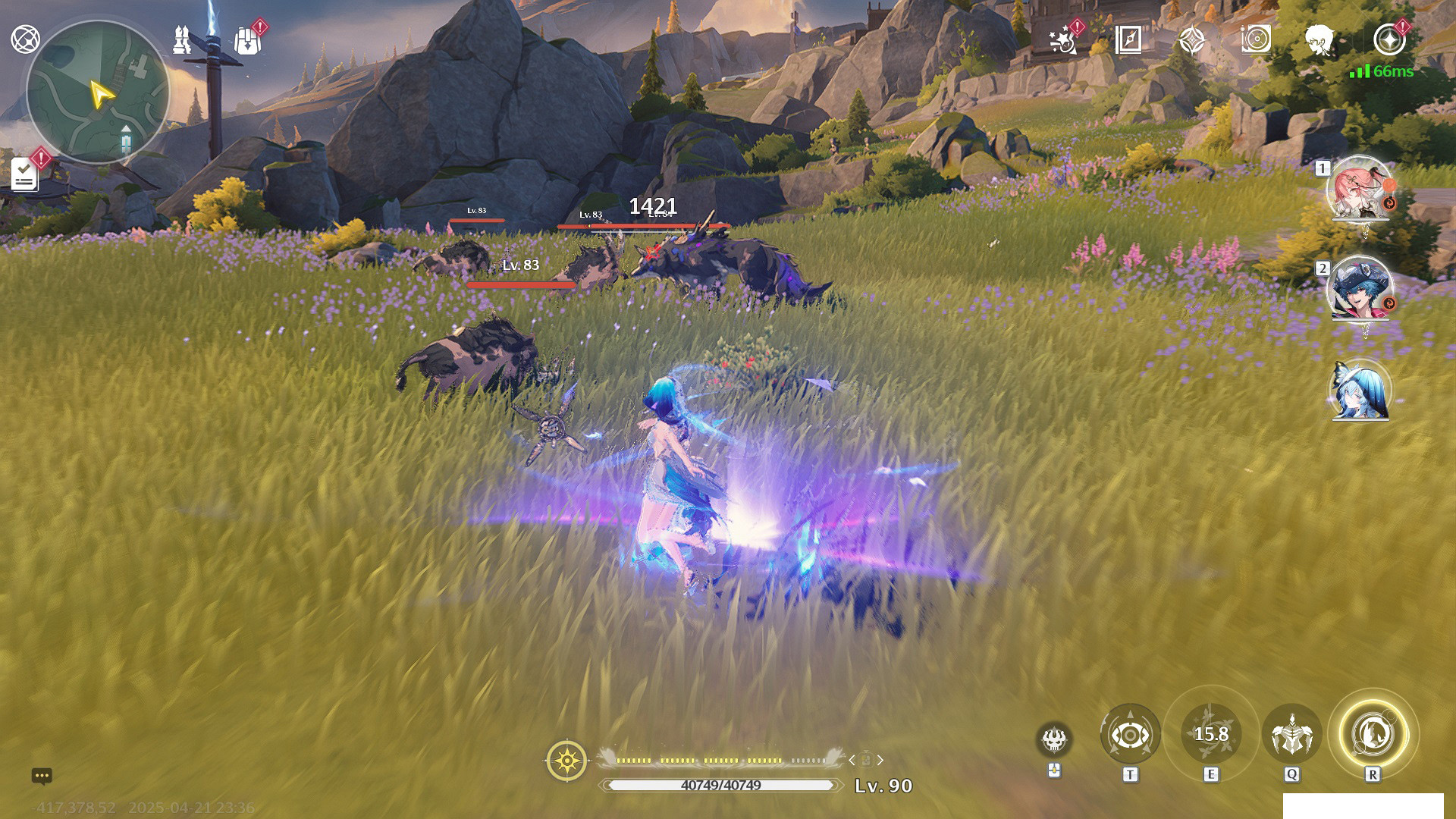The width and height of the screenshot is (1456, 819).
Task: Open the compass star events icon
Action: pyautogui.click(x=1192, y=40)
